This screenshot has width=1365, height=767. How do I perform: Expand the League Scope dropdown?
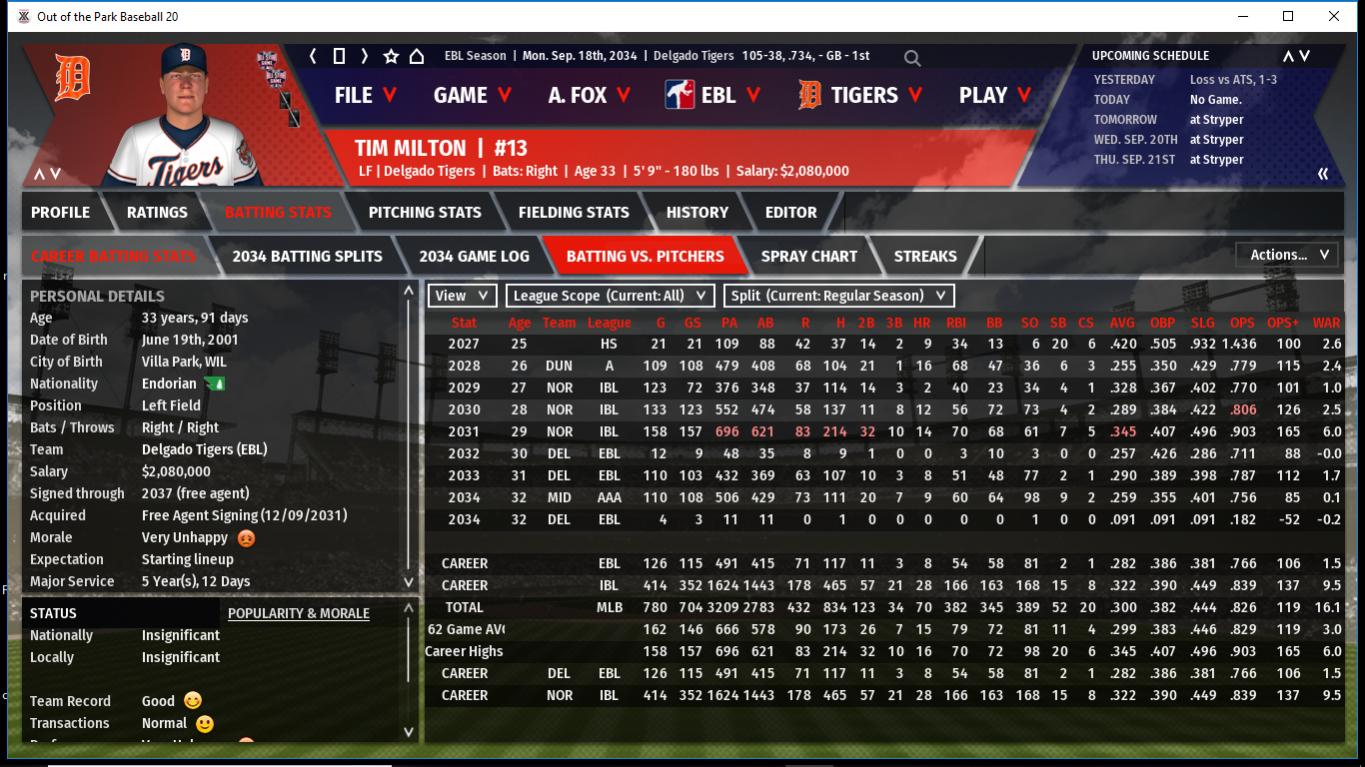coord(610,296)
